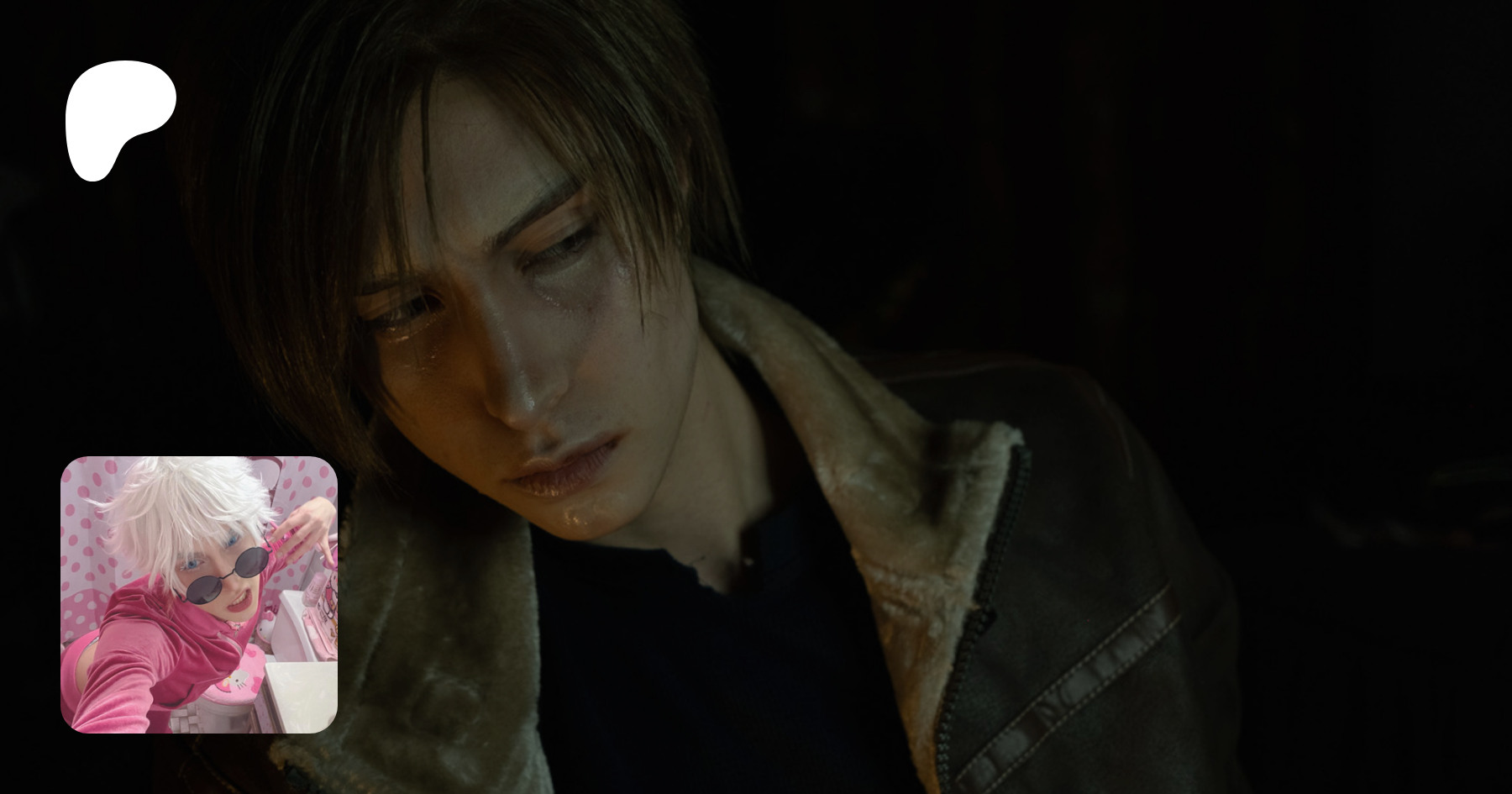Open the creator's pink profile picture thumbnail
The height and width of the screenshot is (794, 1512).
(199, 594)
